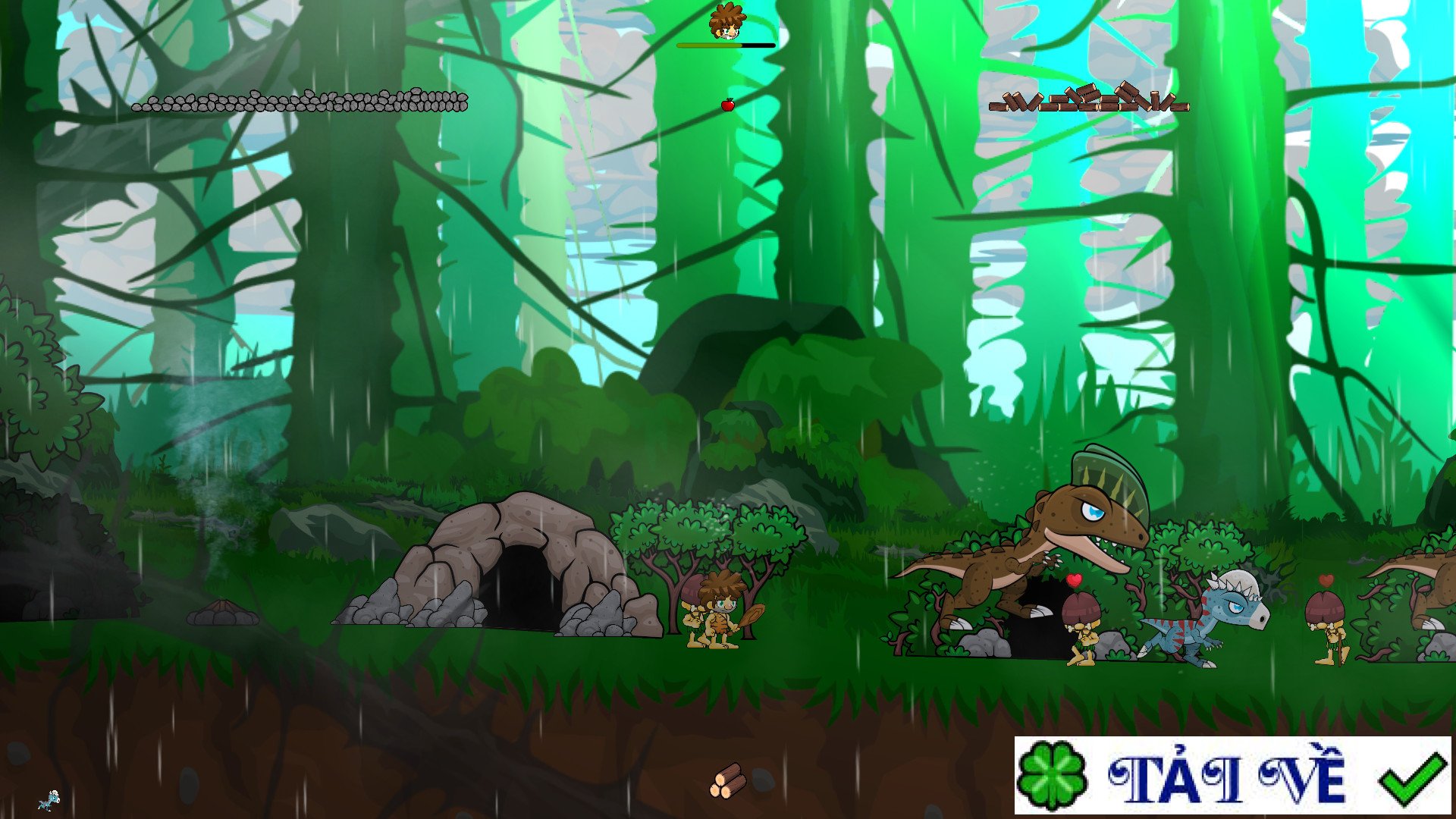The height and width of the screenshot is (819, 1456).
Task: Click the small blue dinosaur icon
Action: click(50, 800)
